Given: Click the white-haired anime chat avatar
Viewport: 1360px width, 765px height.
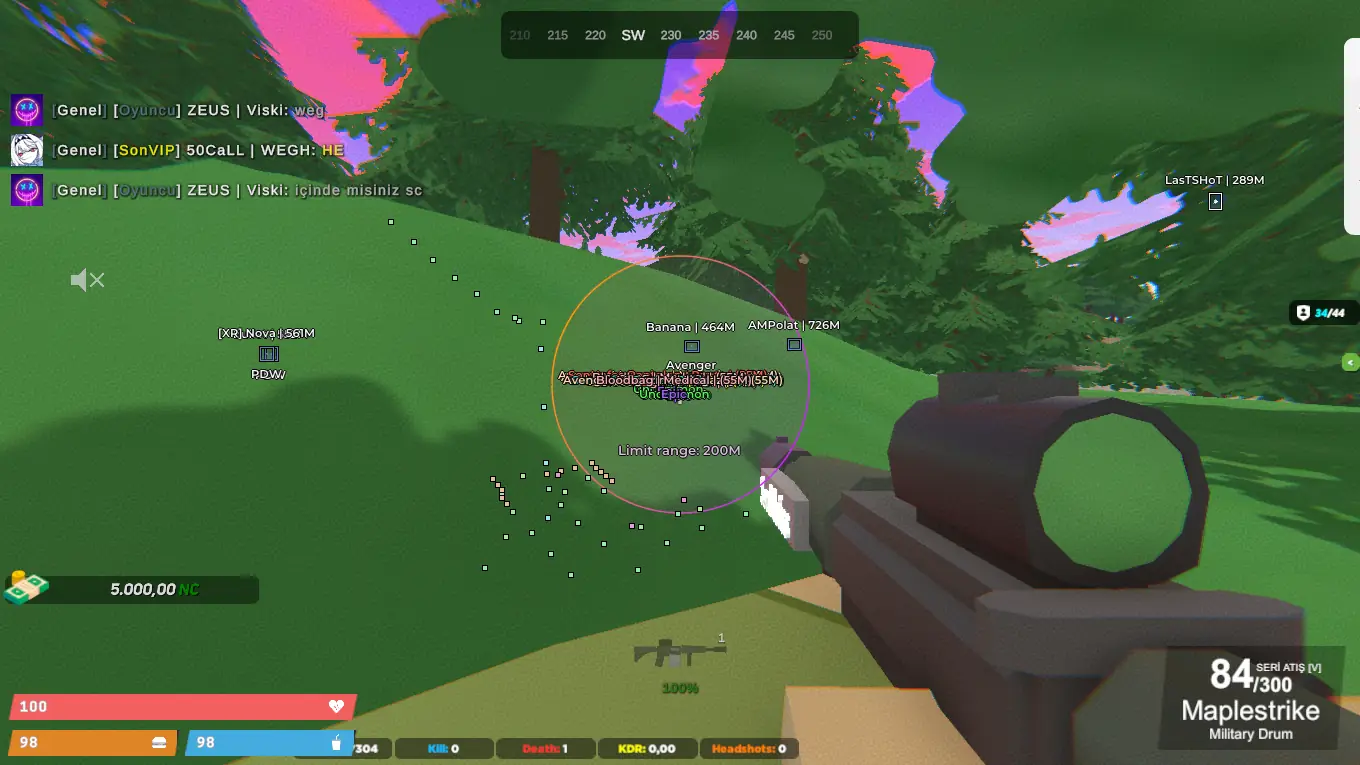Looking at the screenshot, I should coord(27,150).
